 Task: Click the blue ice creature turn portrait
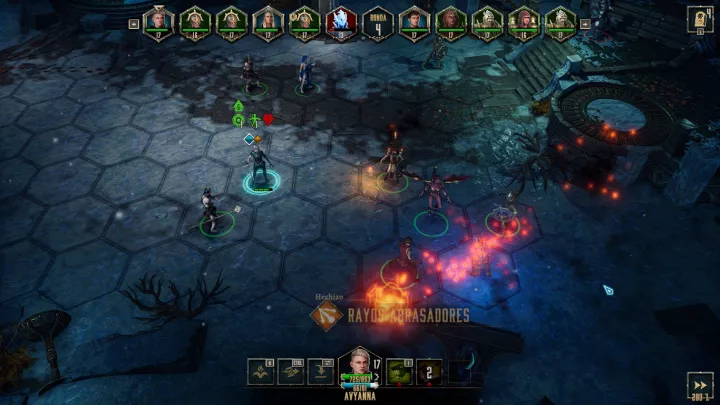coord(341,22)
